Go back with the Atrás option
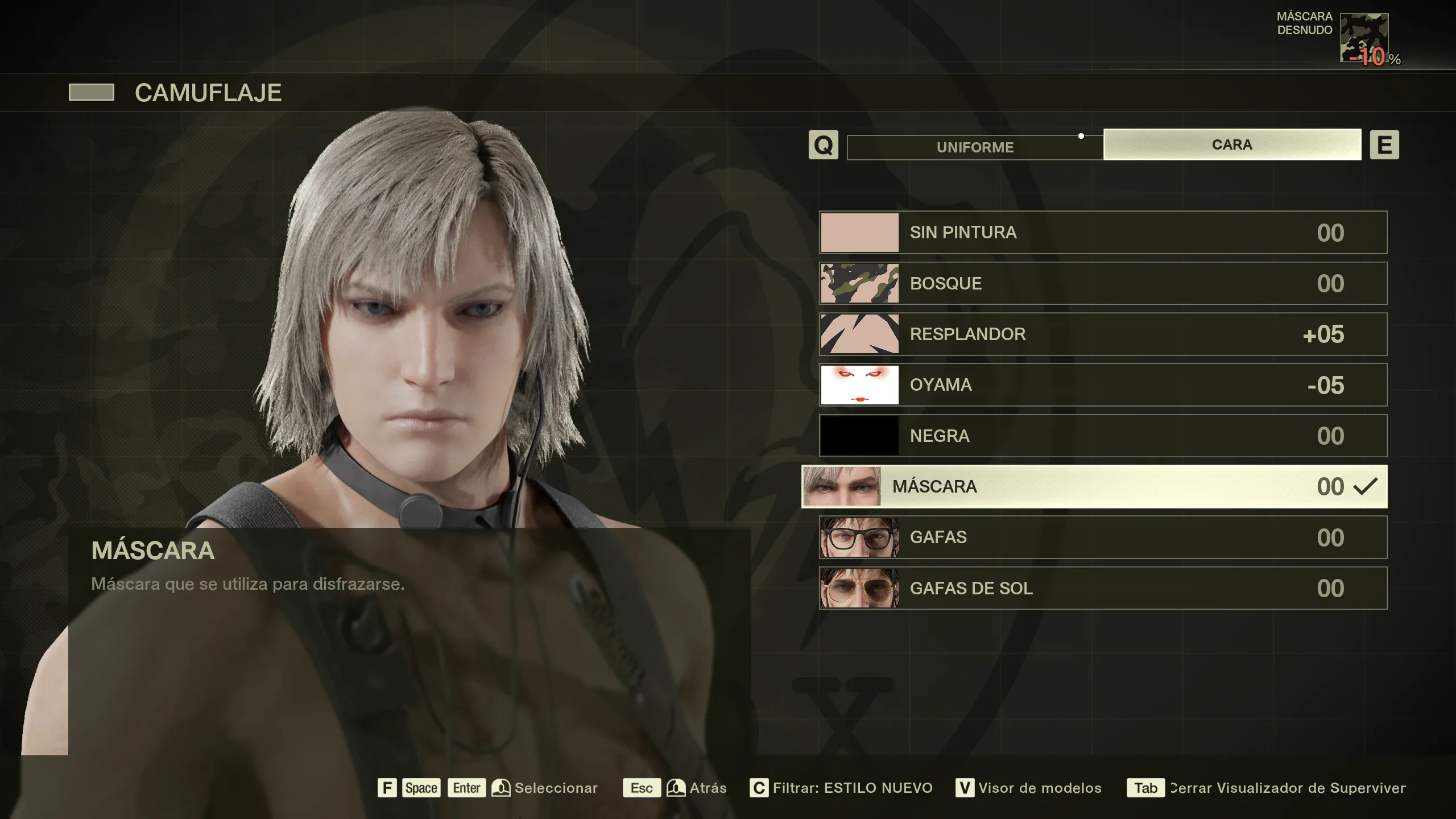 [x=708, y=788]
